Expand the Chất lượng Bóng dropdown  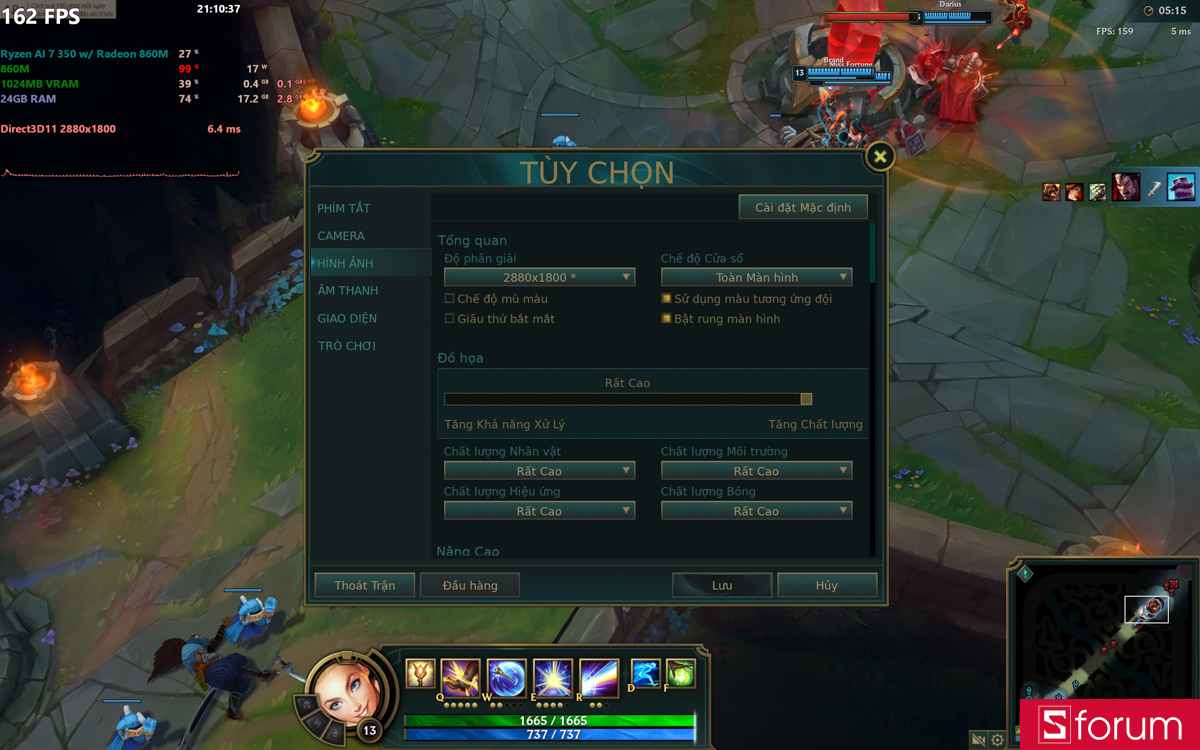coord(756,511)
